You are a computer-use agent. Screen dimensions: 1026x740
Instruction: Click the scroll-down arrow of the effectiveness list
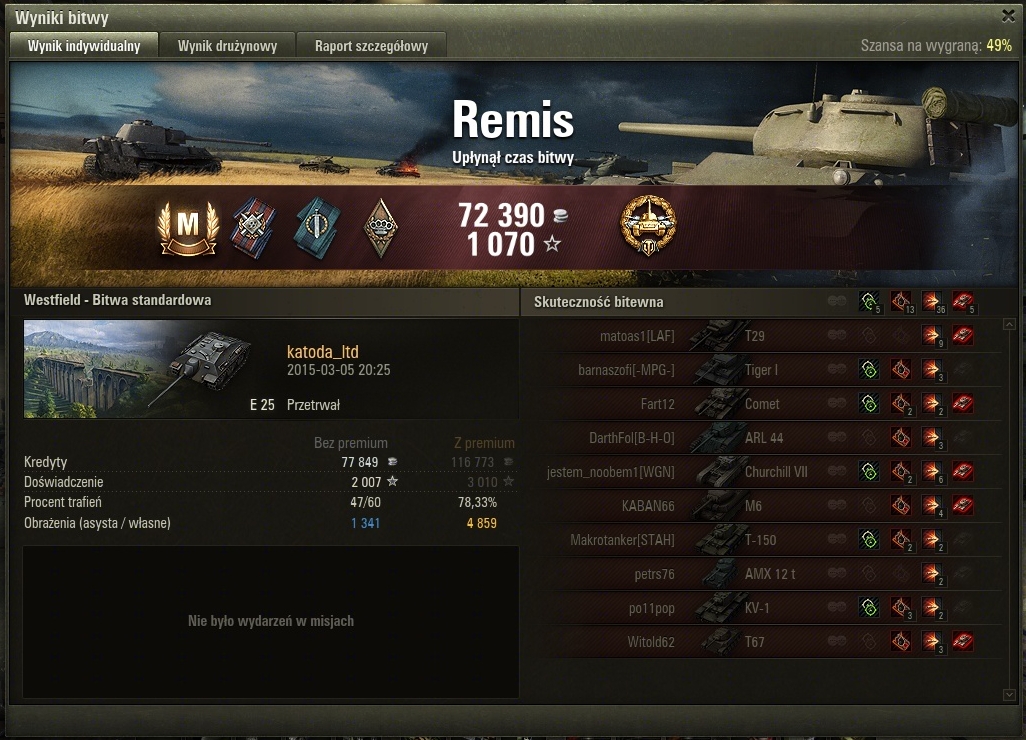click(x=1009, y=693)
